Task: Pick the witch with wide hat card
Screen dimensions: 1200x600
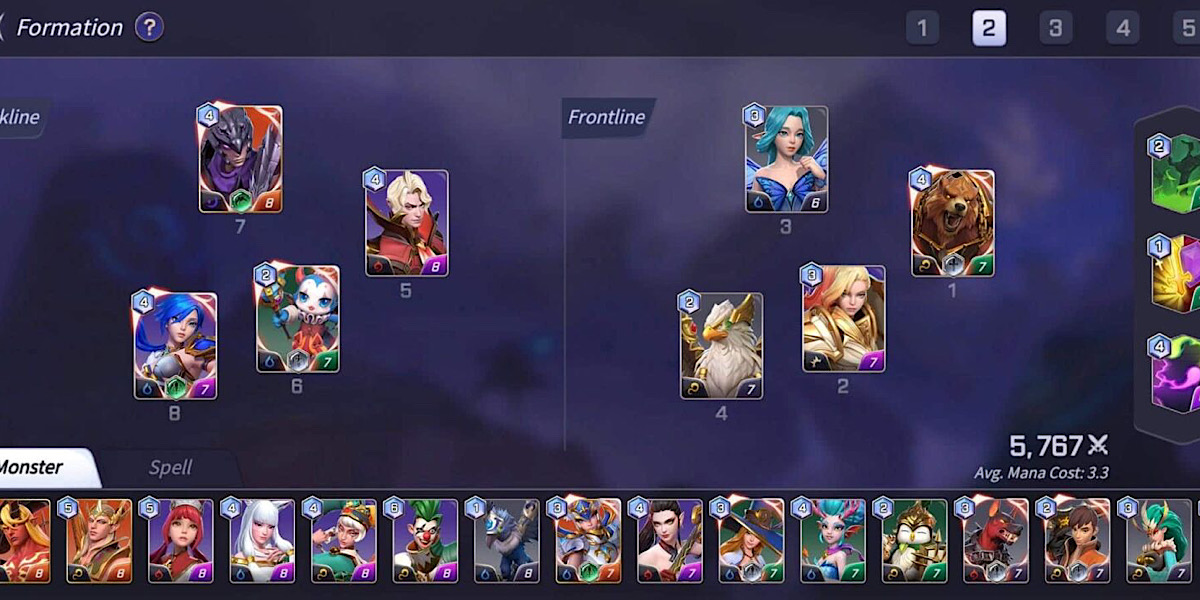Action: [752, 541]
